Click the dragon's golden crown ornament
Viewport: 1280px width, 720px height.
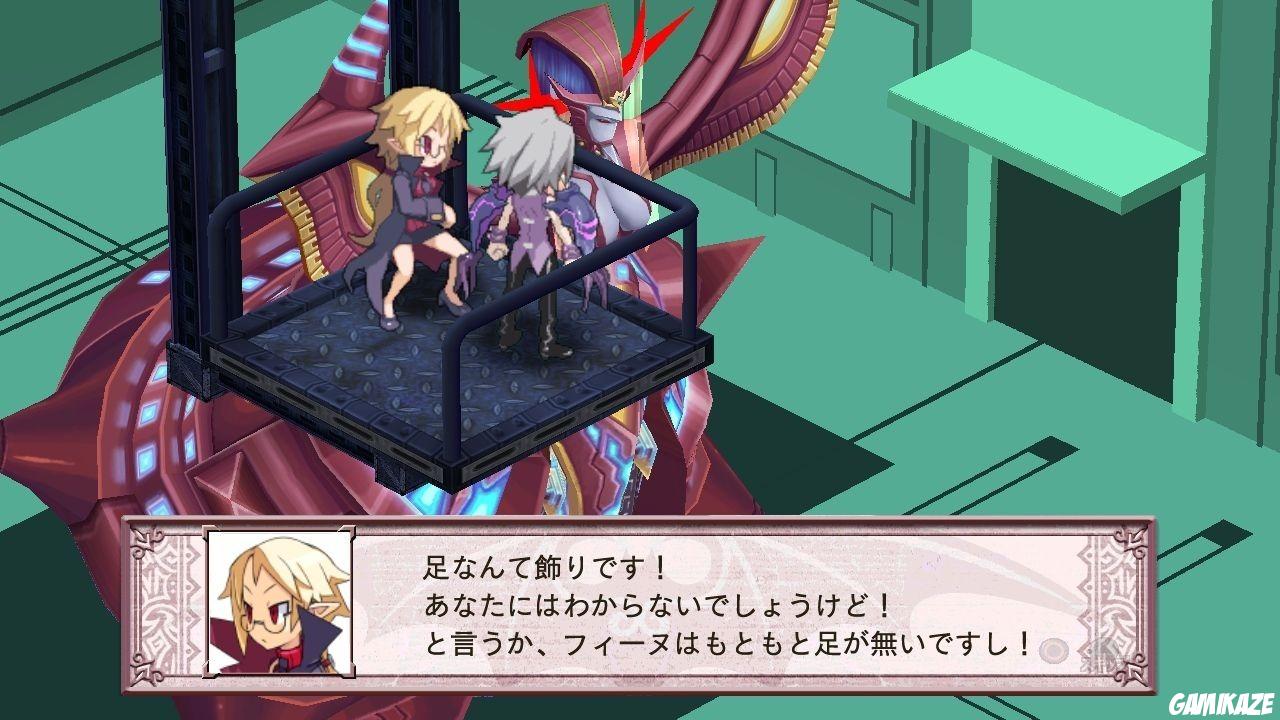[x=617, y=100]
